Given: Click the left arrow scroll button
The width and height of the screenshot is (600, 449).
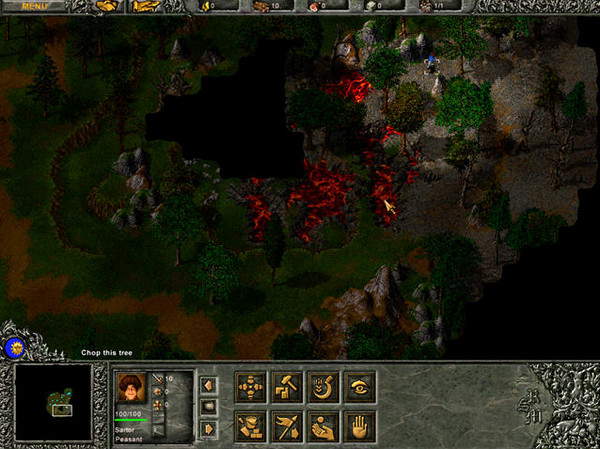Looking at the screenshot, I should pyautogui.click(x=209, y=384).
